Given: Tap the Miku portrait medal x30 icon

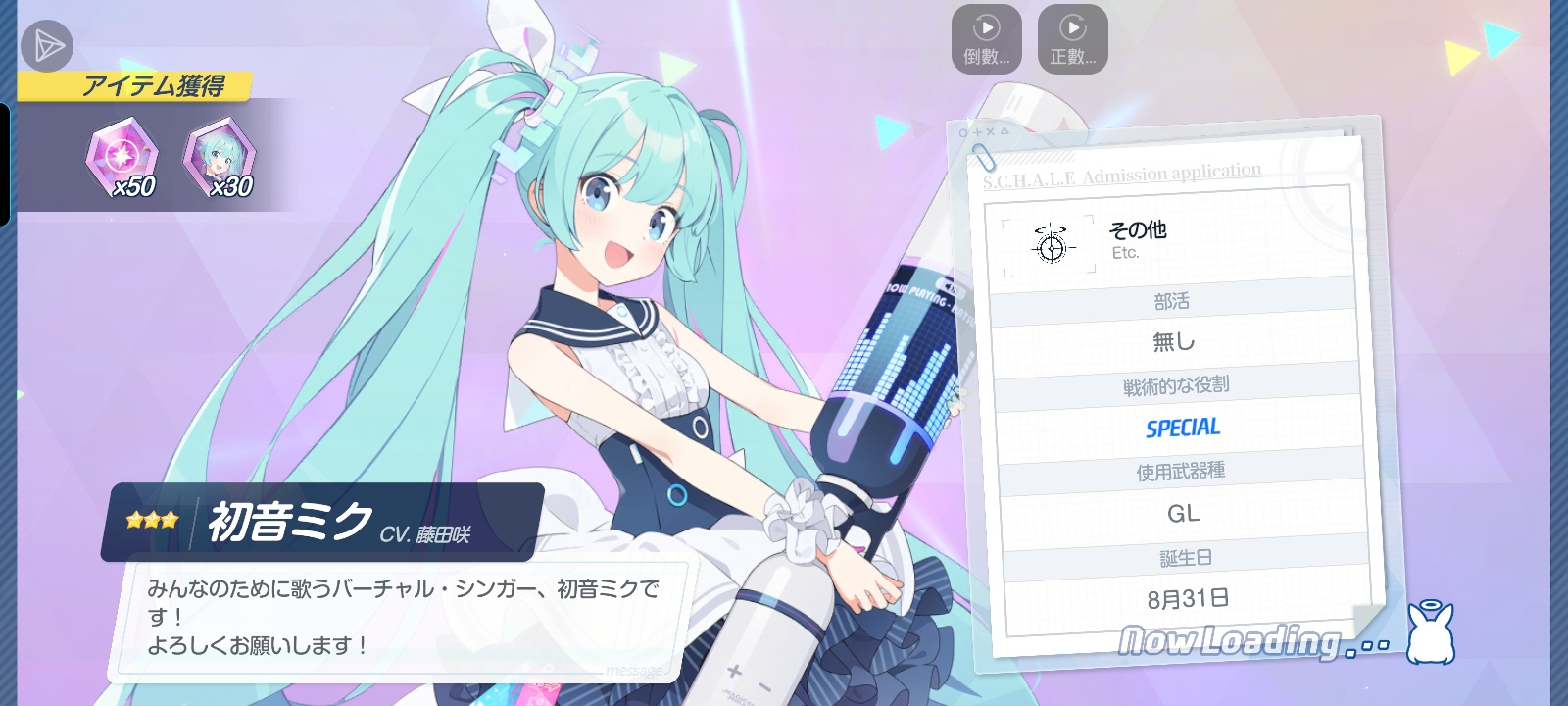Looking at the screenshot, I should (220, 155).
